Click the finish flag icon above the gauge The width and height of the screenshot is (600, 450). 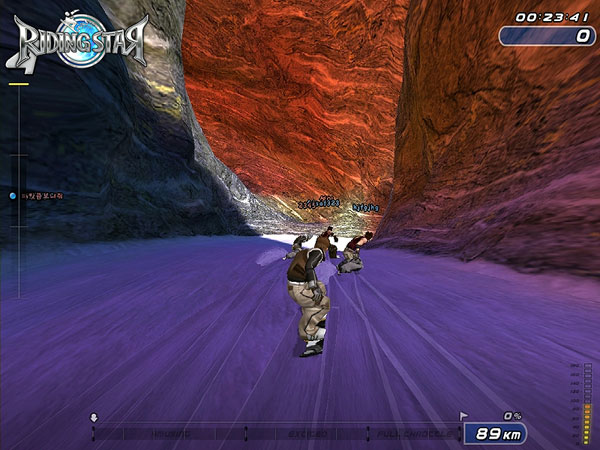click(463, 414)
